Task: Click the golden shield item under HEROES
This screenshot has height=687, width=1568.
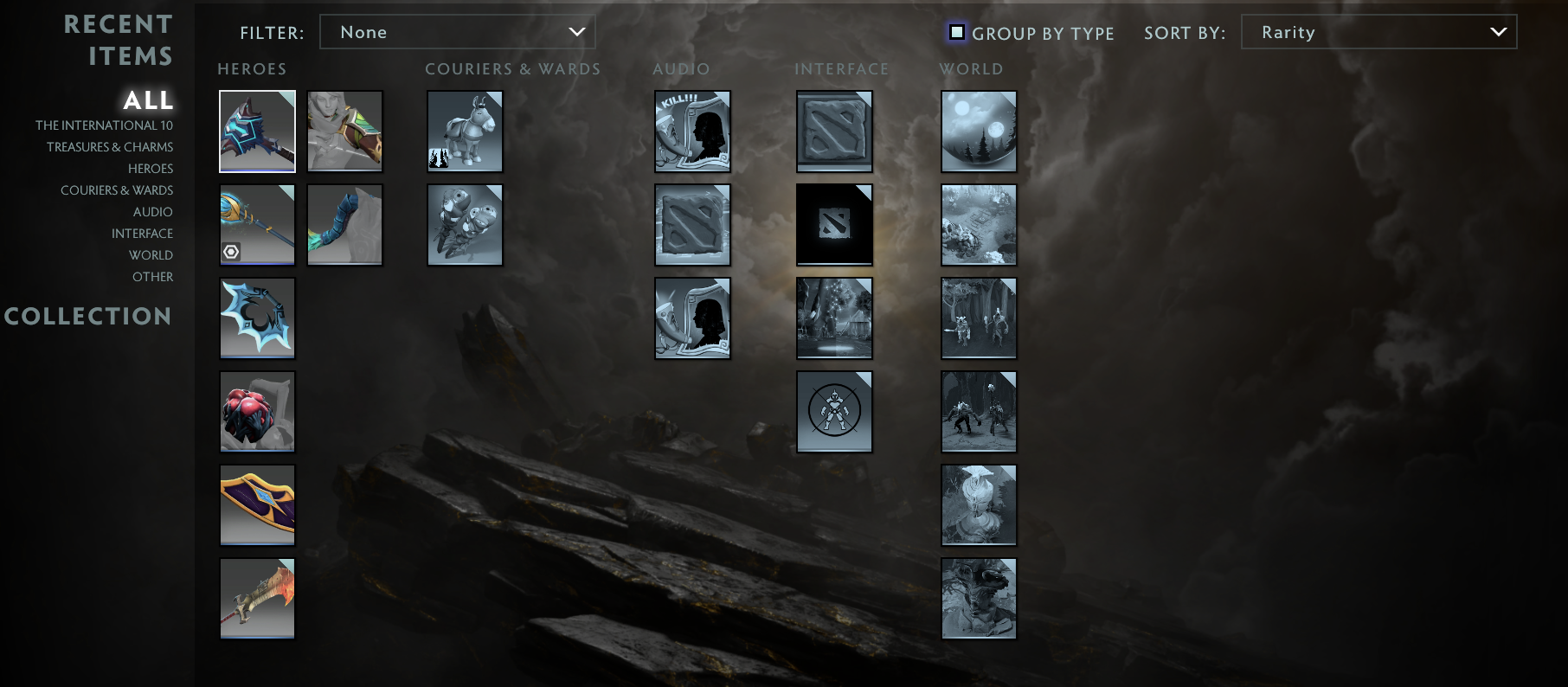Action: (257, 505)
